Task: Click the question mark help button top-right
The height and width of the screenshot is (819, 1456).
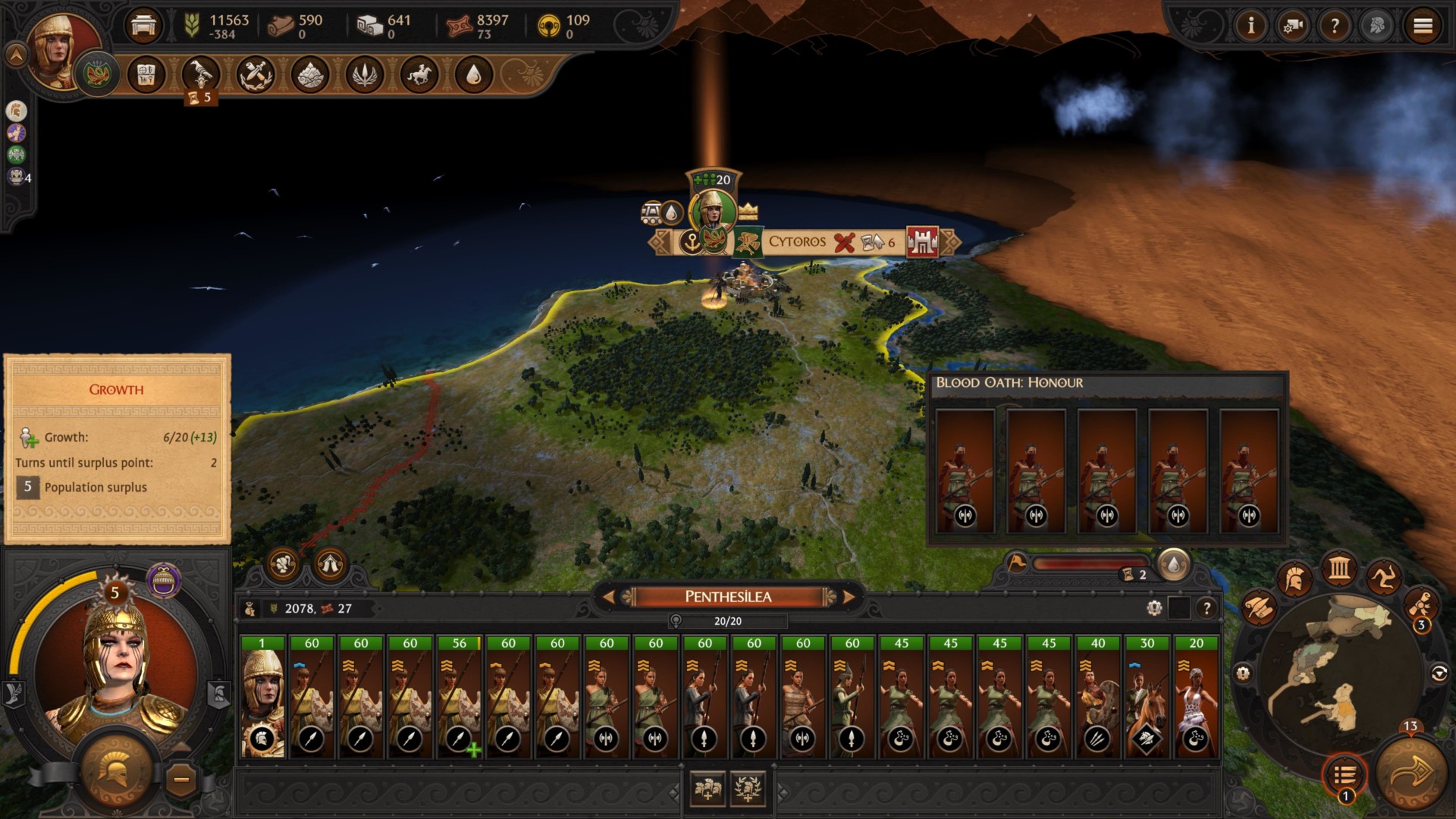Action: 1335,27
